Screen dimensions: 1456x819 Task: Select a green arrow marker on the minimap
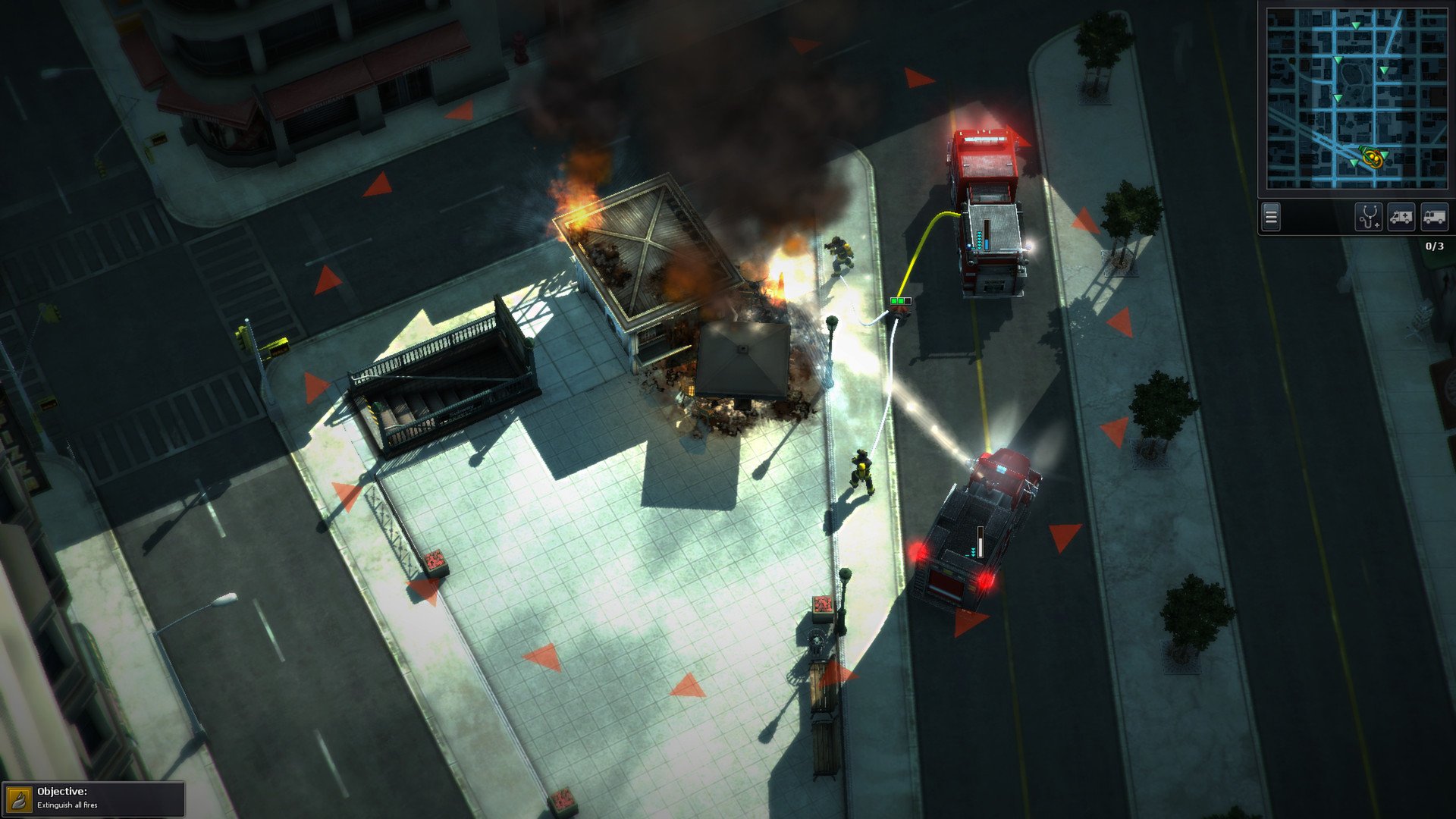1356,25
